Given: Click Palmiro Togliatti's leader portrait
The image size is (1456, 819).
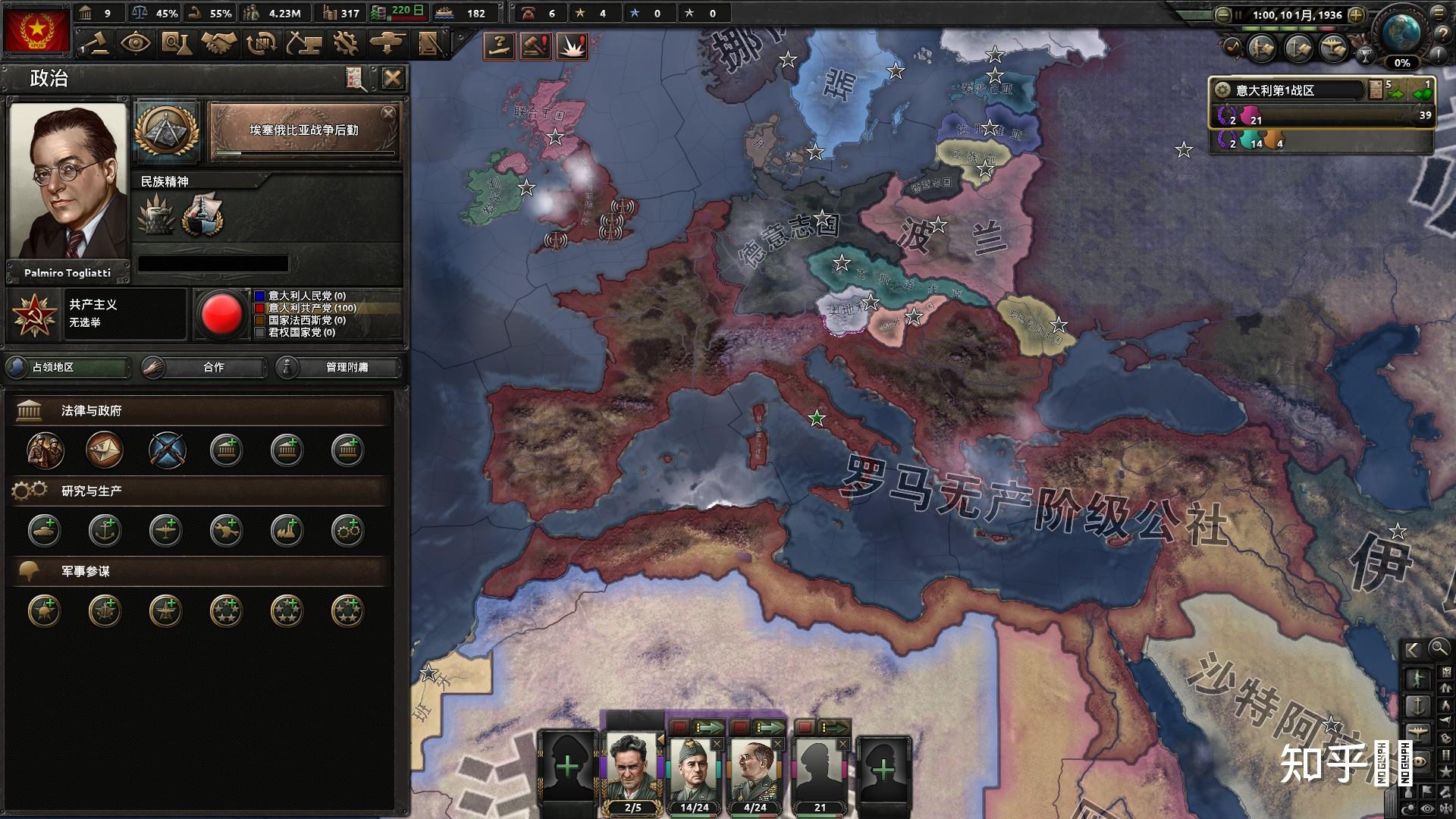Looking at the screenshot, I should 67,182.
